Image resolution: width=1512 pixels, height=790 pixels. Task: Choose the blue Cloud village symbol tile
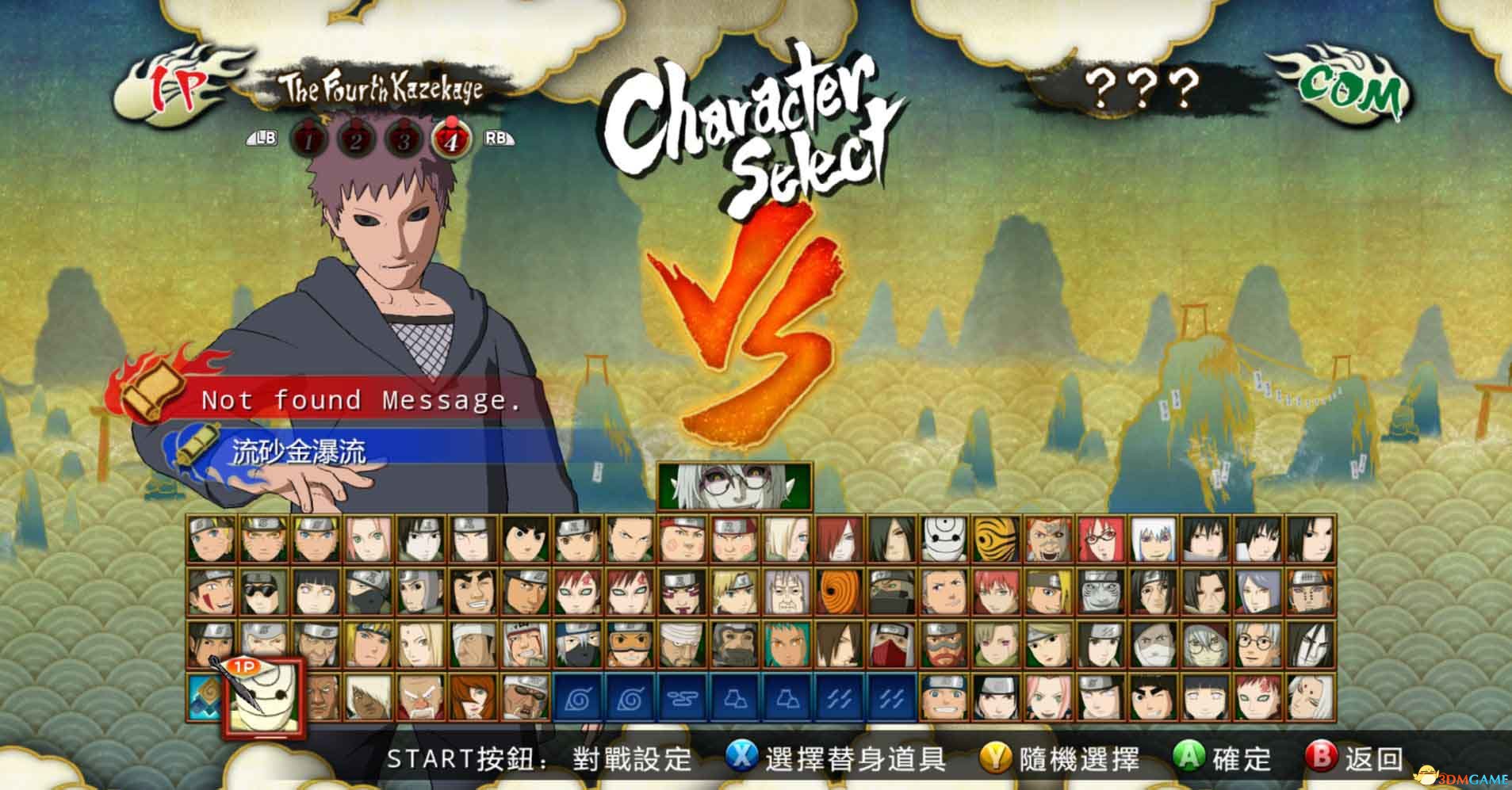(x=682, y=696)
